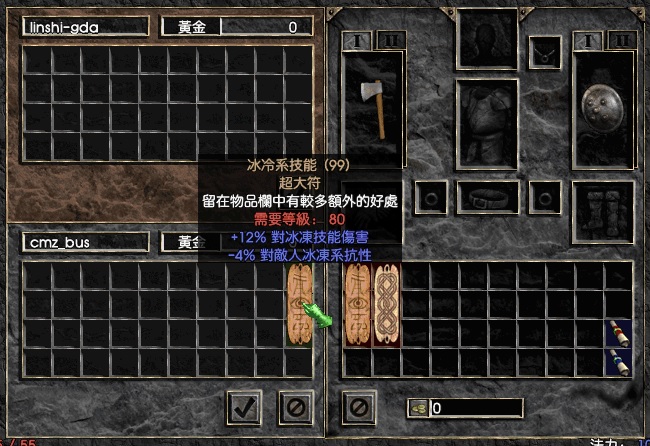This screenshot has height=446, width=650.
Task: Select weapon tab I above the axe
Action: click(357, 40)
